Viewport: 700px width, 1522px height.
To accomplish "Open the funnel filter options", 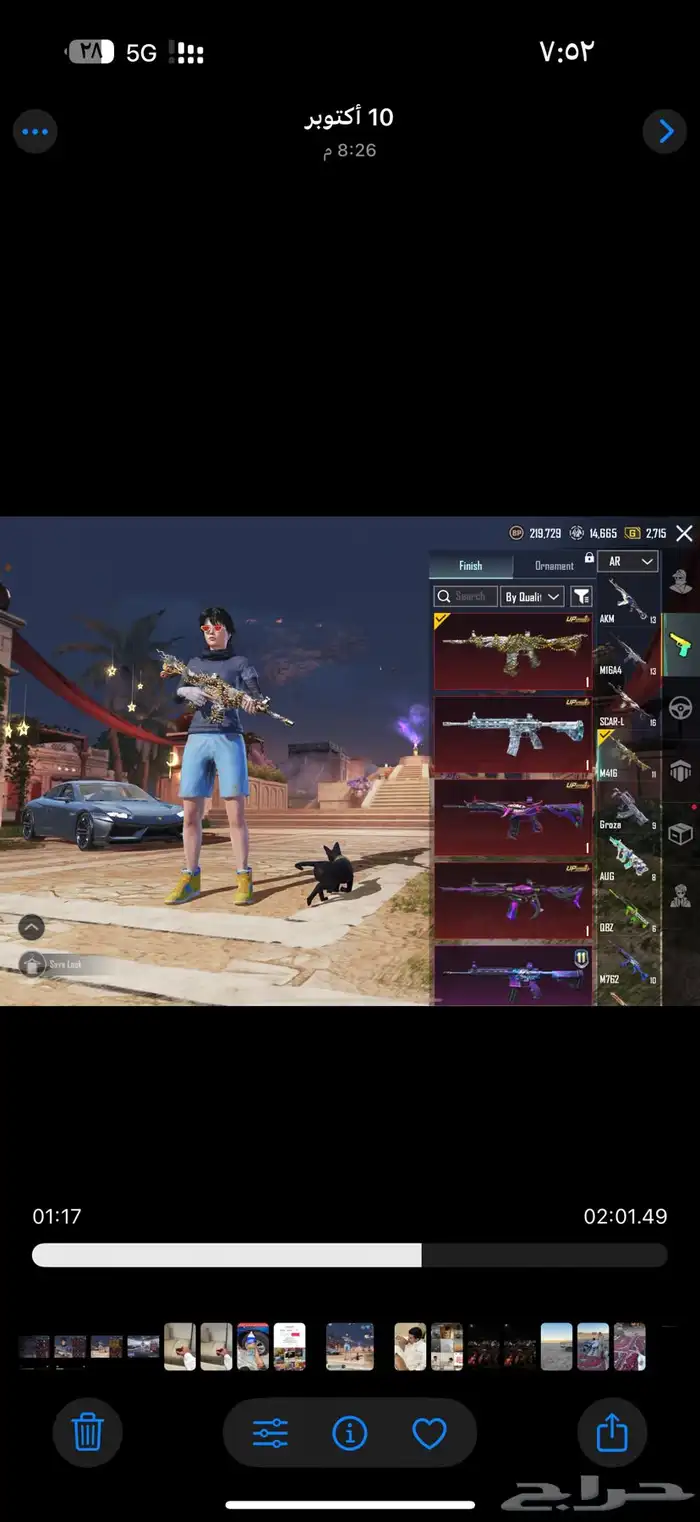I will point(581,597).
